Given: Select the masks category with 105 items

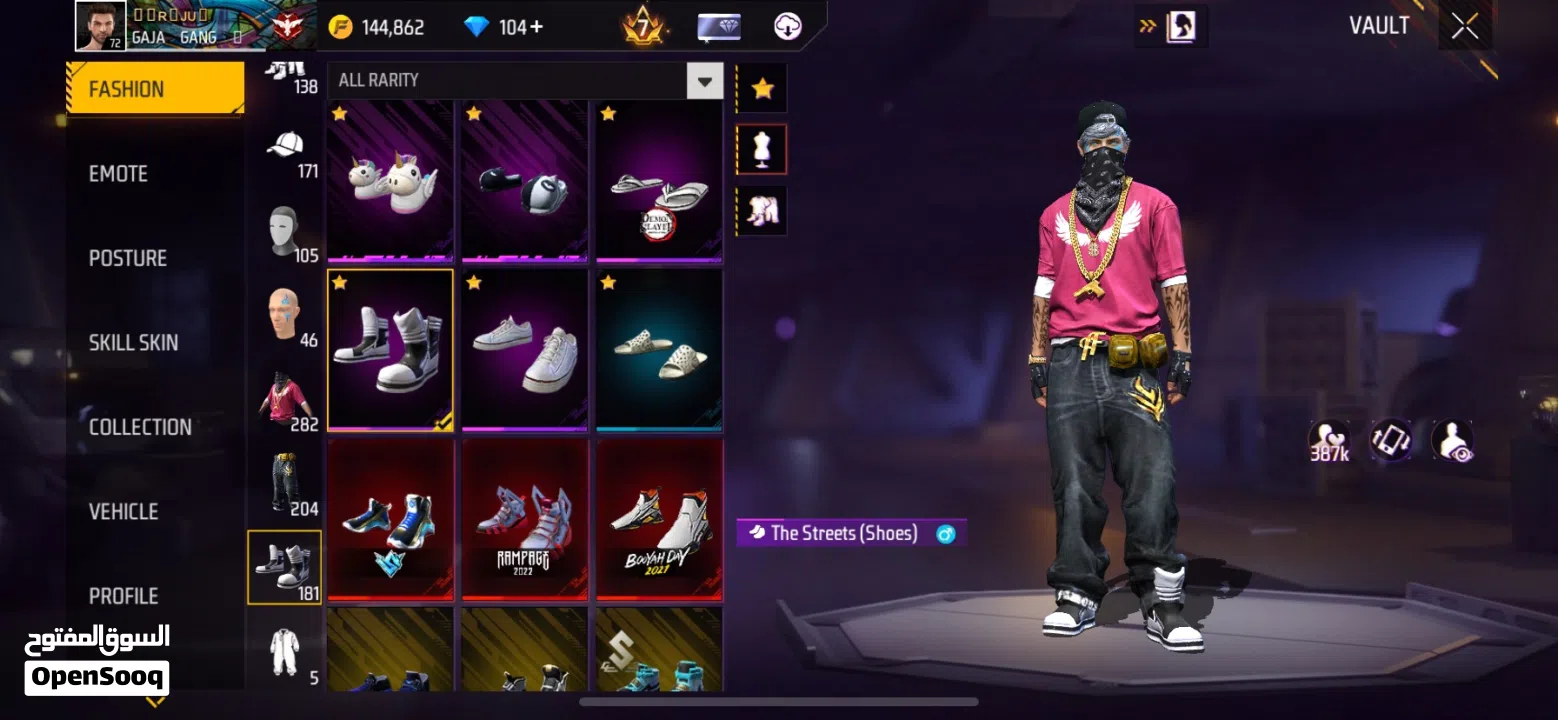Looking at the screenshot, I should click(284, 228).
